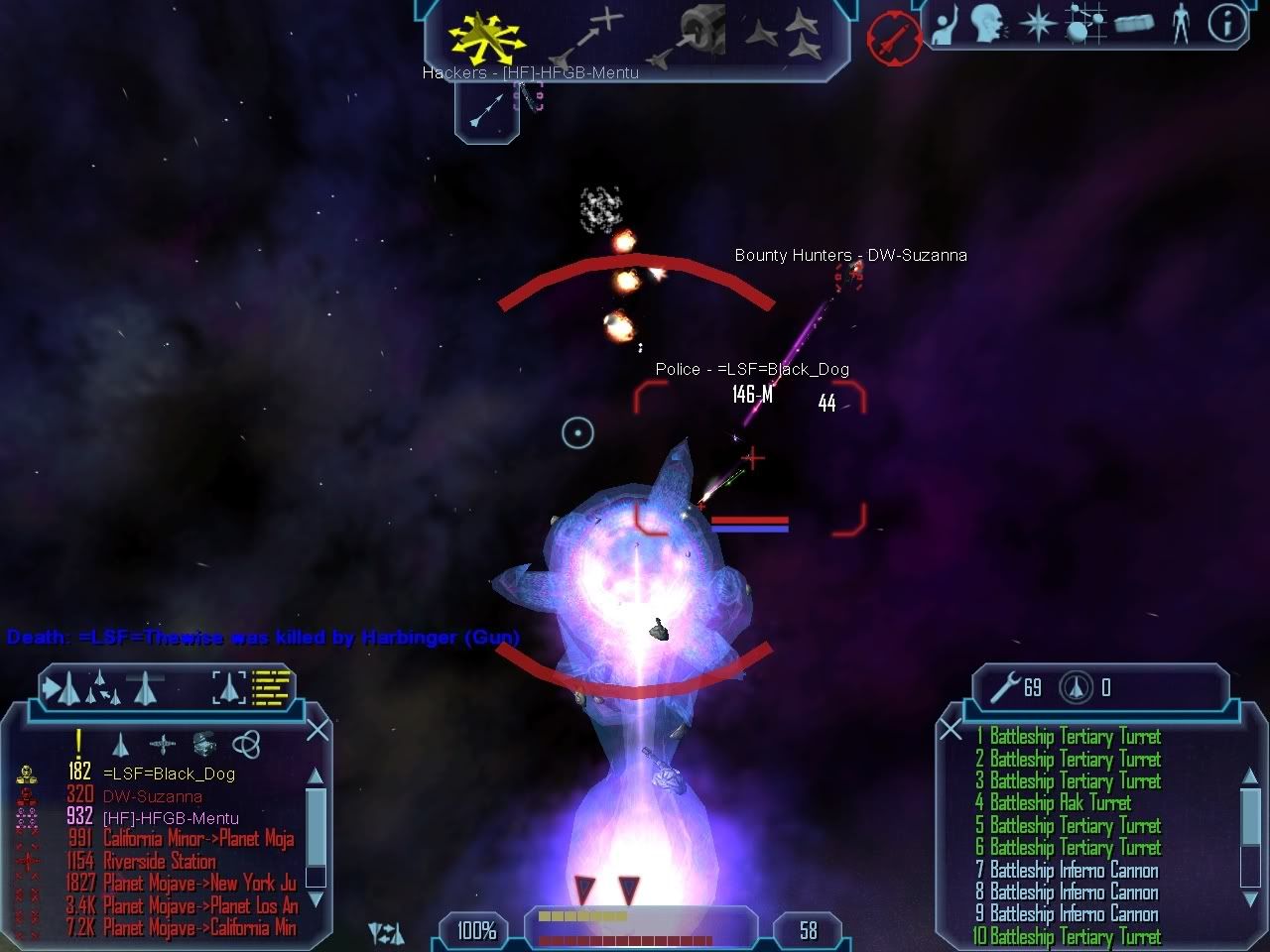The width and height of the screenshot is (1270, 952).
Task: Click the Join Formation ships icon
Action: 784,36
